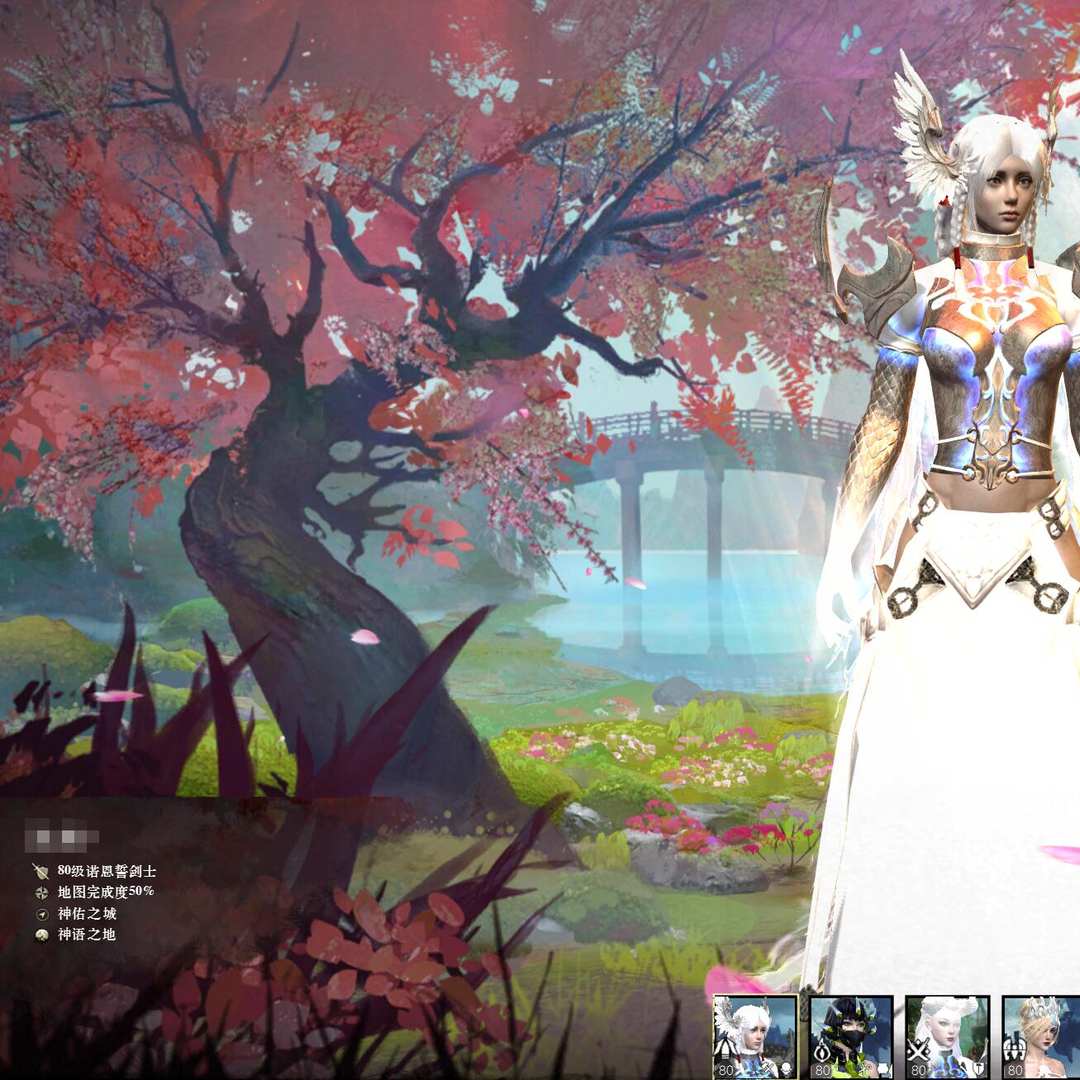Pick the white-haired character with crossed-swords icon

946,1036
